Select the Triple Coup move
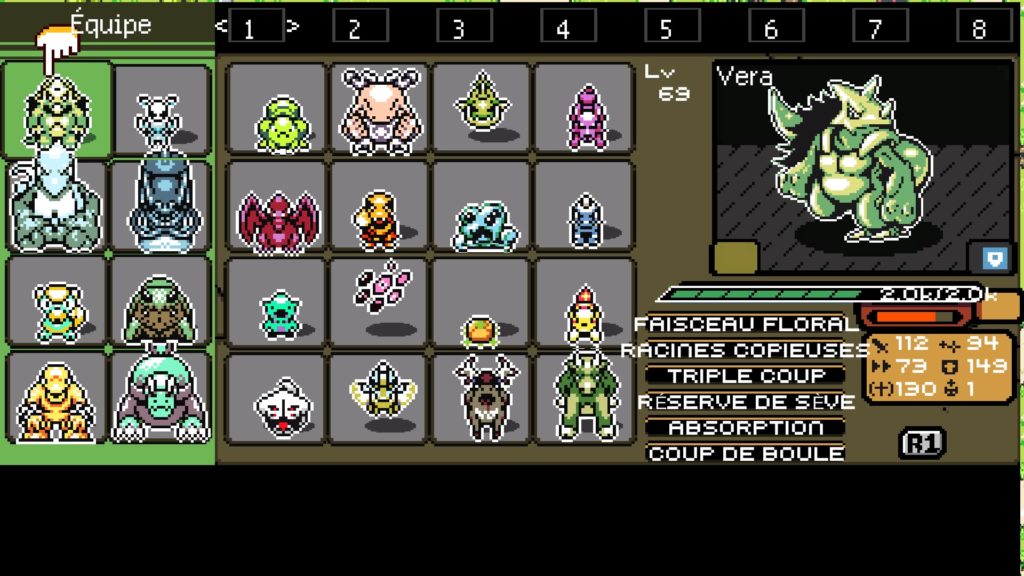1024x576 pixels. tap(746, 376)
